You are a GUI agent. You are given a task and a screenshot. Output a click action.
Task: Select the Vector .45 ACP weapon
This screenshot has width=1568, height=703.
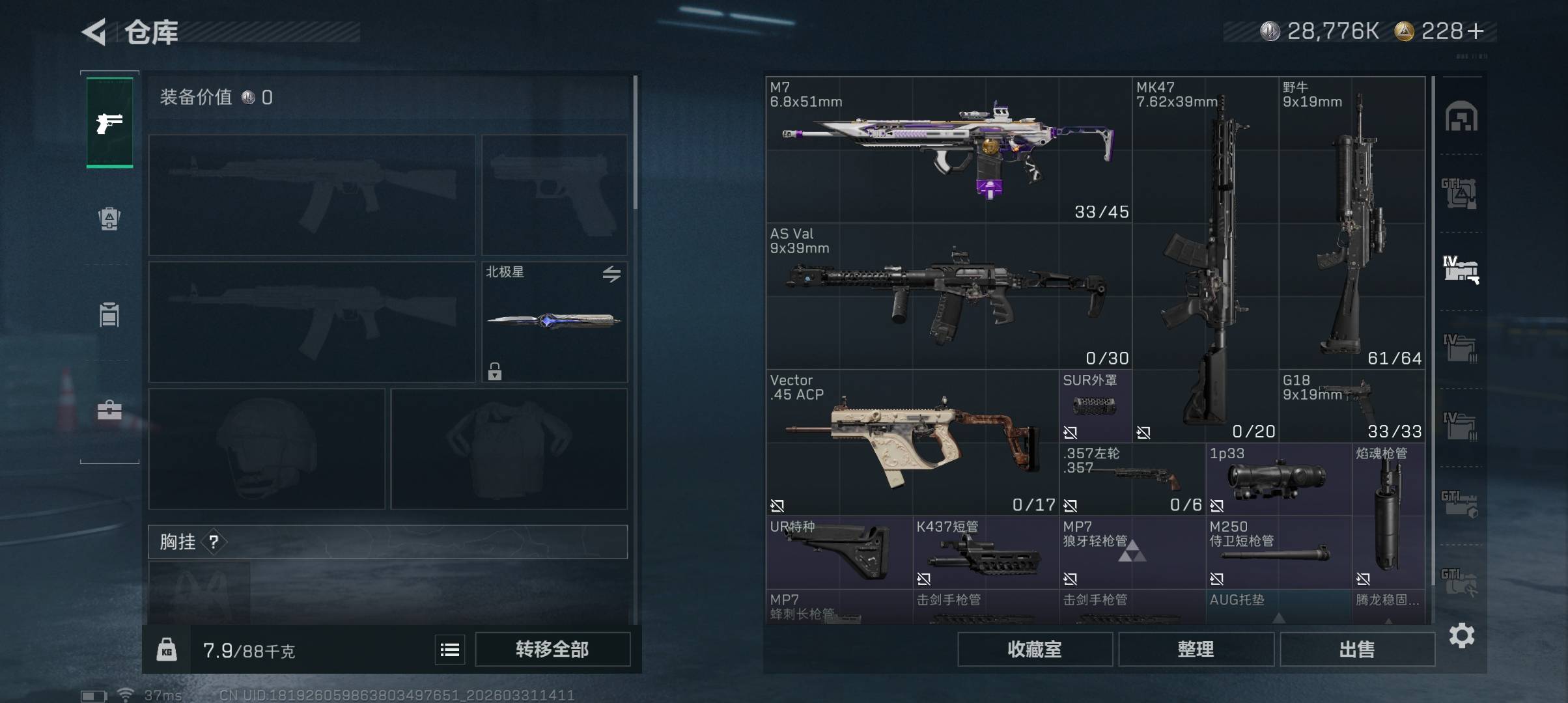pyautogui.click(x=912, y=443)
